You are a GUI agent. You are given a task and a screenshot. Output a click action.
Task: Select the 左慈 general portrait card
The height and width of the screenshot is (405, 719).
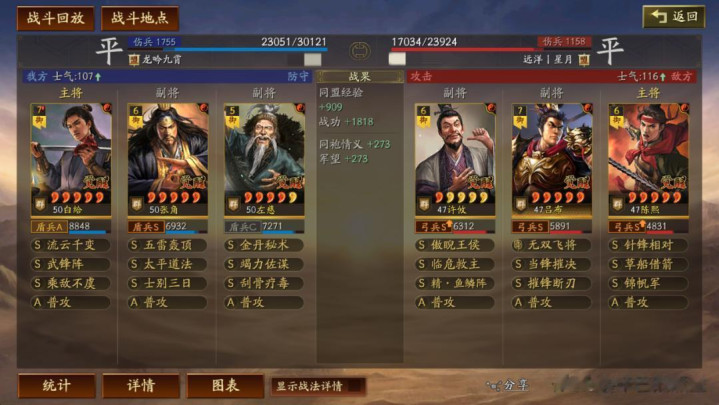tap(264, 160)
